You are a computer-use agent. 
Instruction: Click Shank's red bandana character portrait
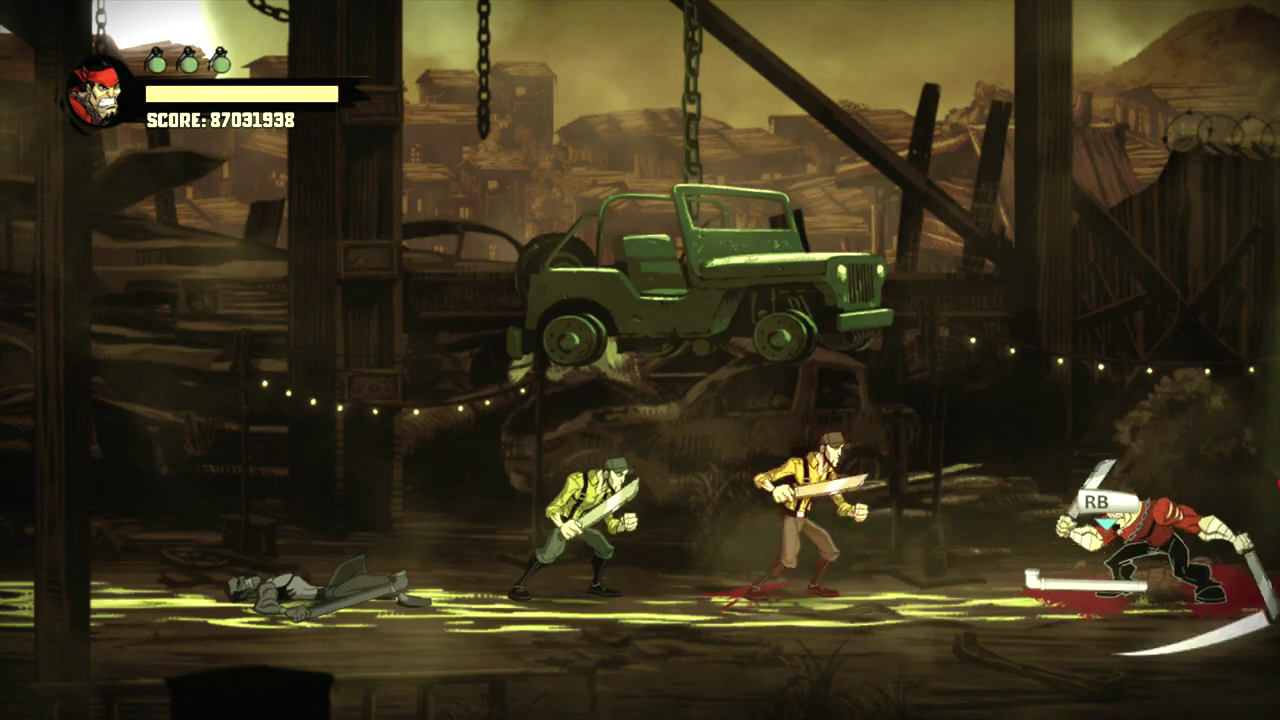point(99,93)
